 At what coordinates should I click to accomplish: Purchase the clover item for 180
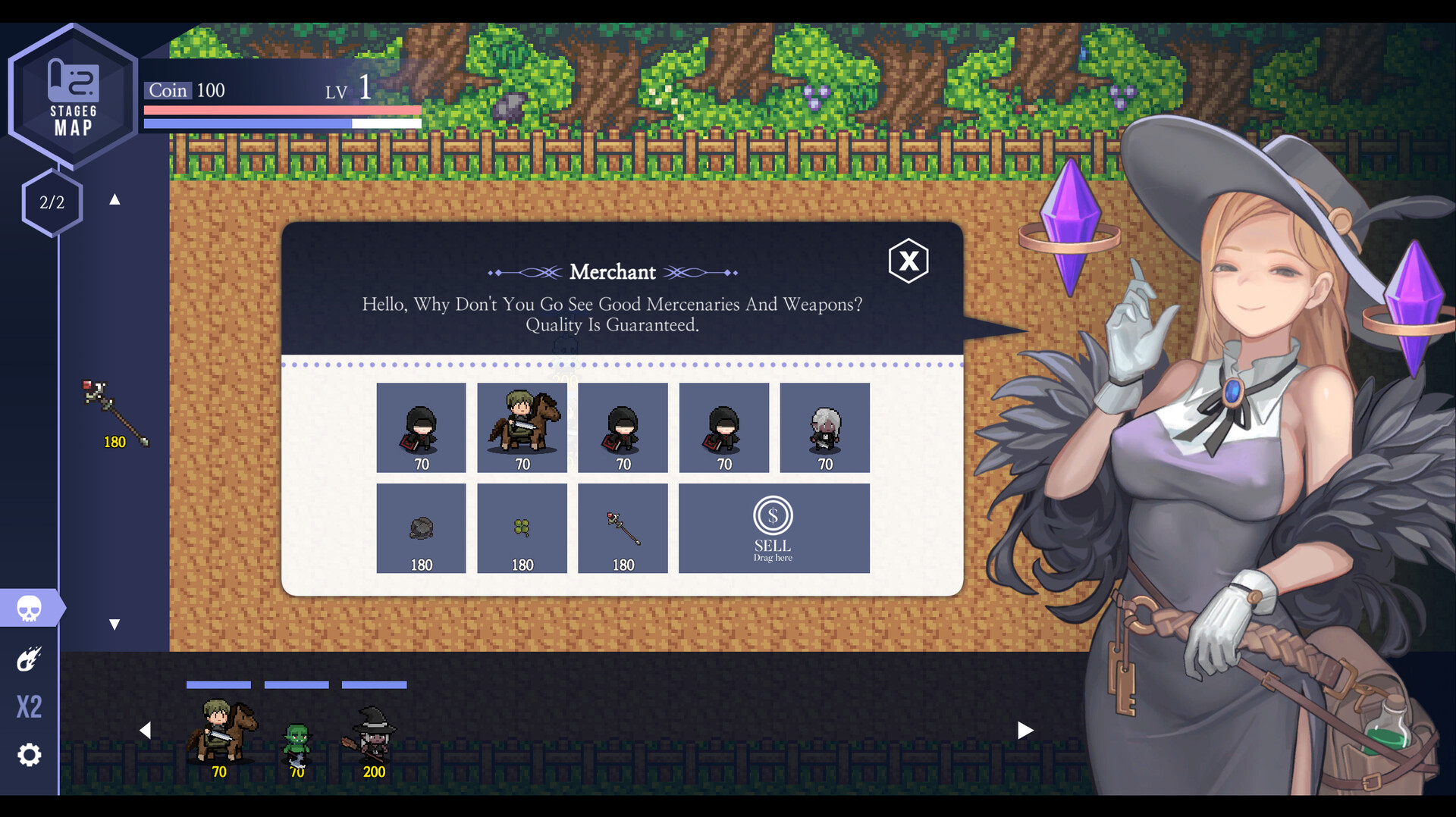click(522, 527)
